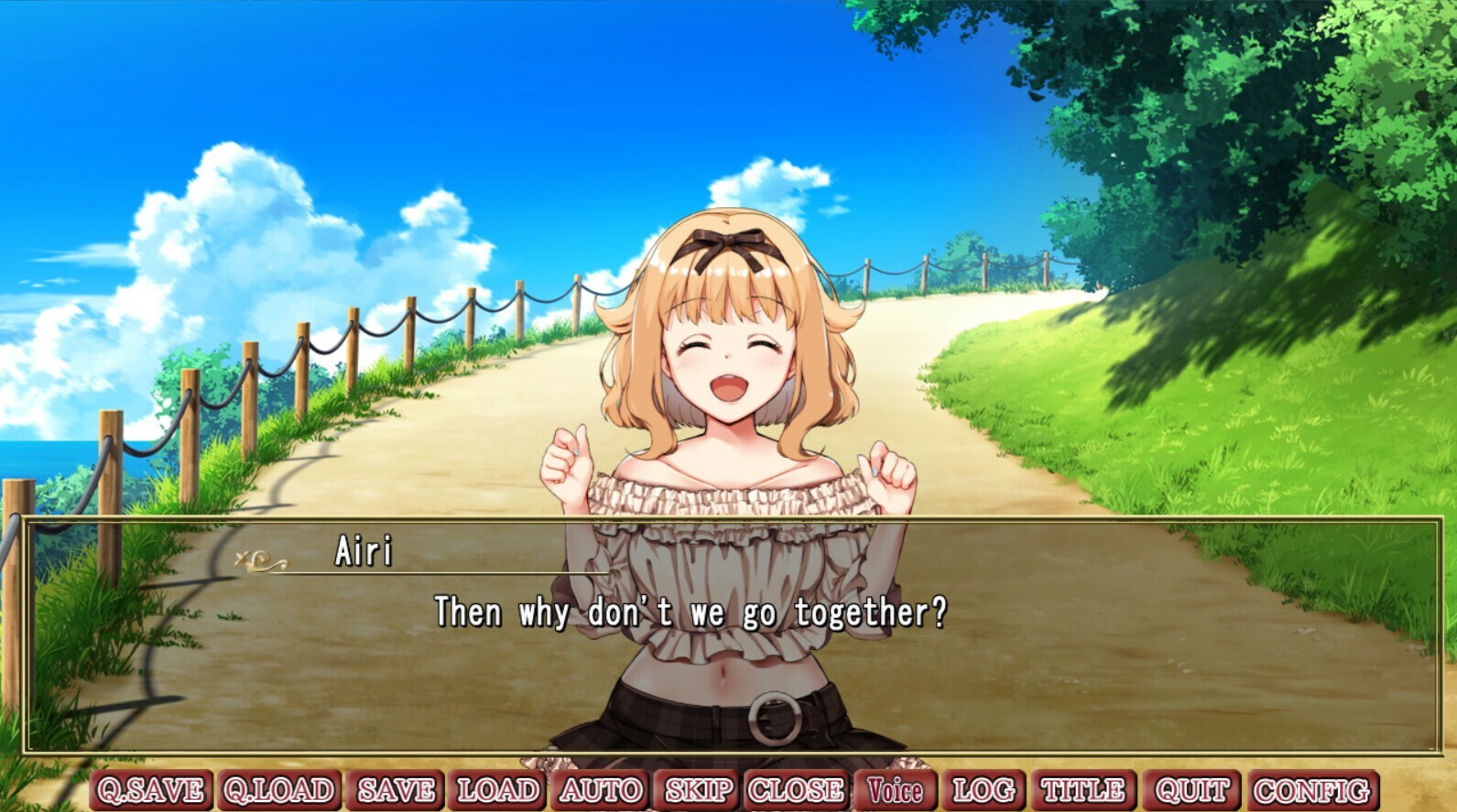Image resolution: width=1457 pixels, height=812 pixels.
Task: Open the CONFIG settings menu
Action: tap(1308, 789)
